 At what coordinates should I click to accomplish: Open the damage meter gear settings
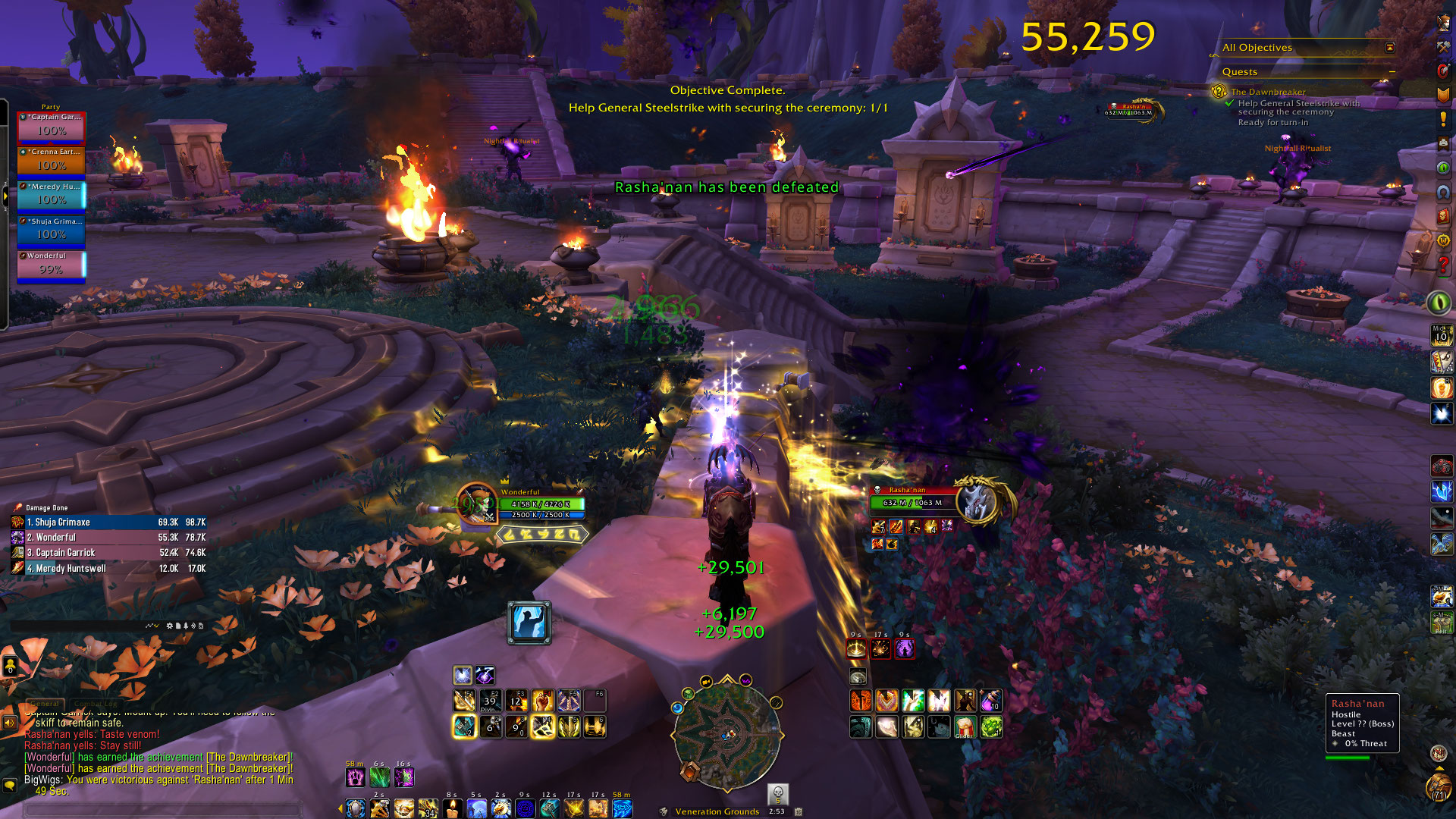tap(170, 626)
